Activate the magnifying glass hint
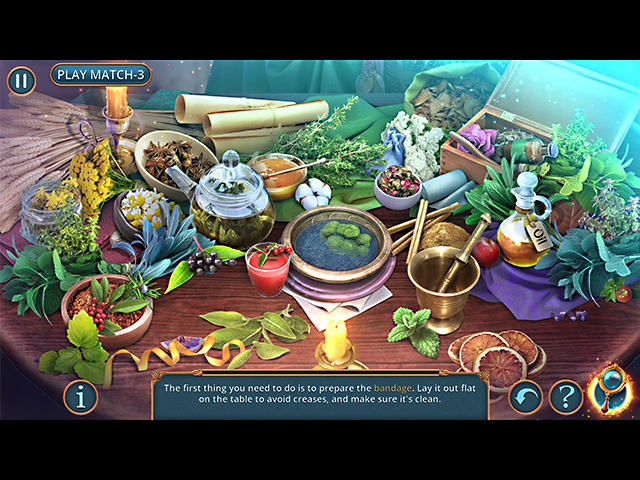The height and width of the screenshot is (480, 640). tap(609, 391)
